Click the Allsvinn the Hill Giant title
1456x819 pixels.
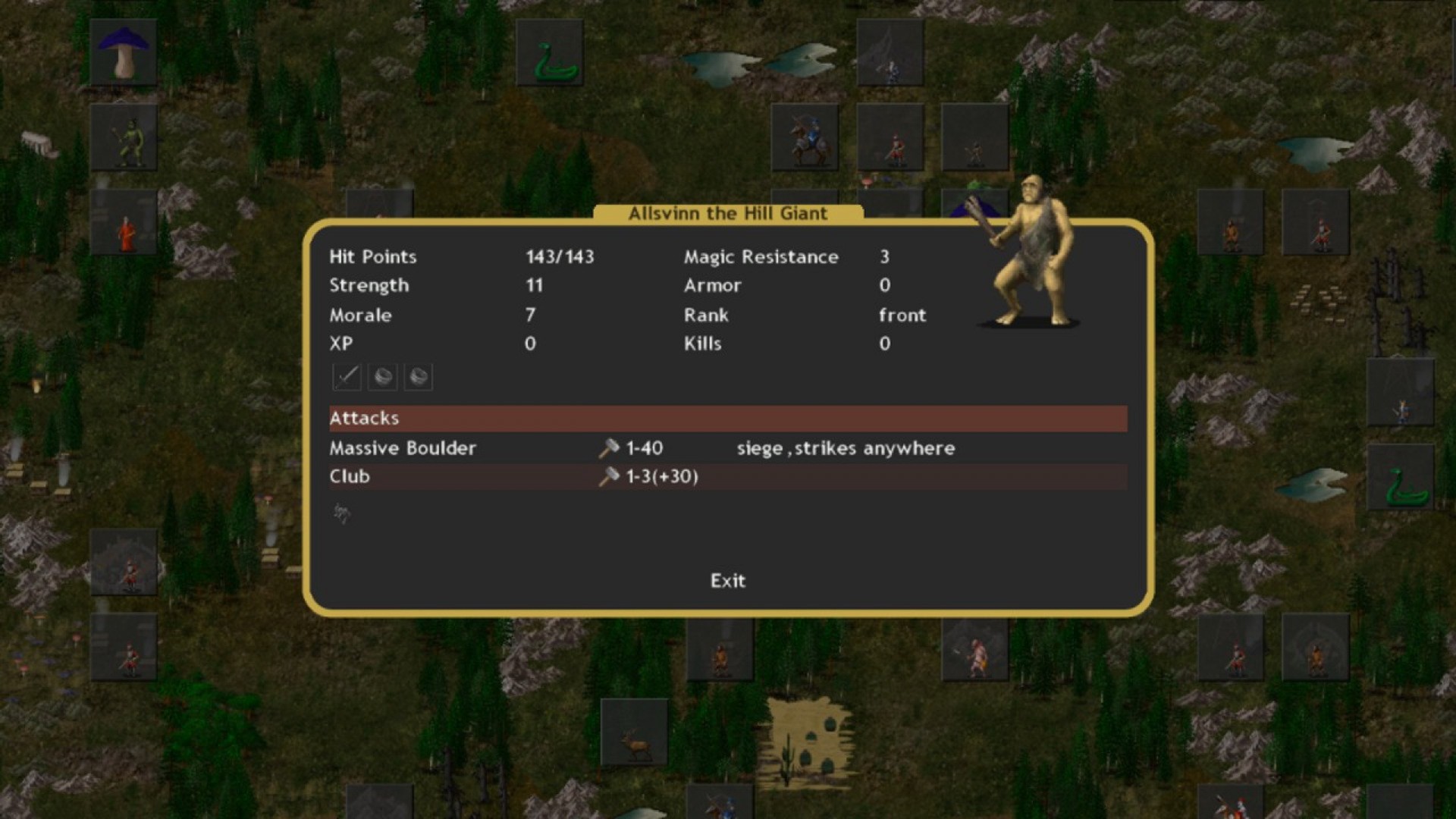tap(726, 214)
